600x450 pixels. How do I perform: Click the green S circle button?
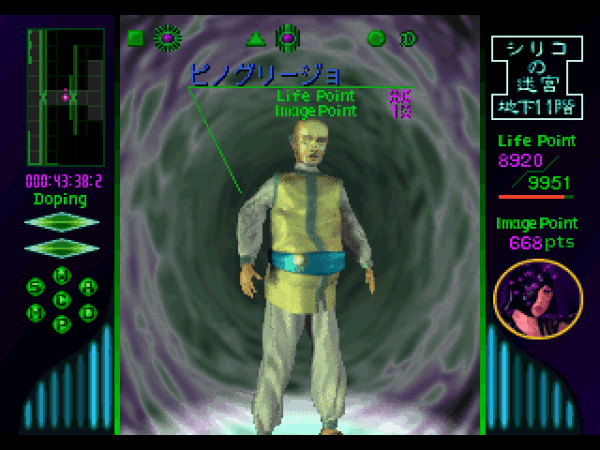tap(37, 287)
